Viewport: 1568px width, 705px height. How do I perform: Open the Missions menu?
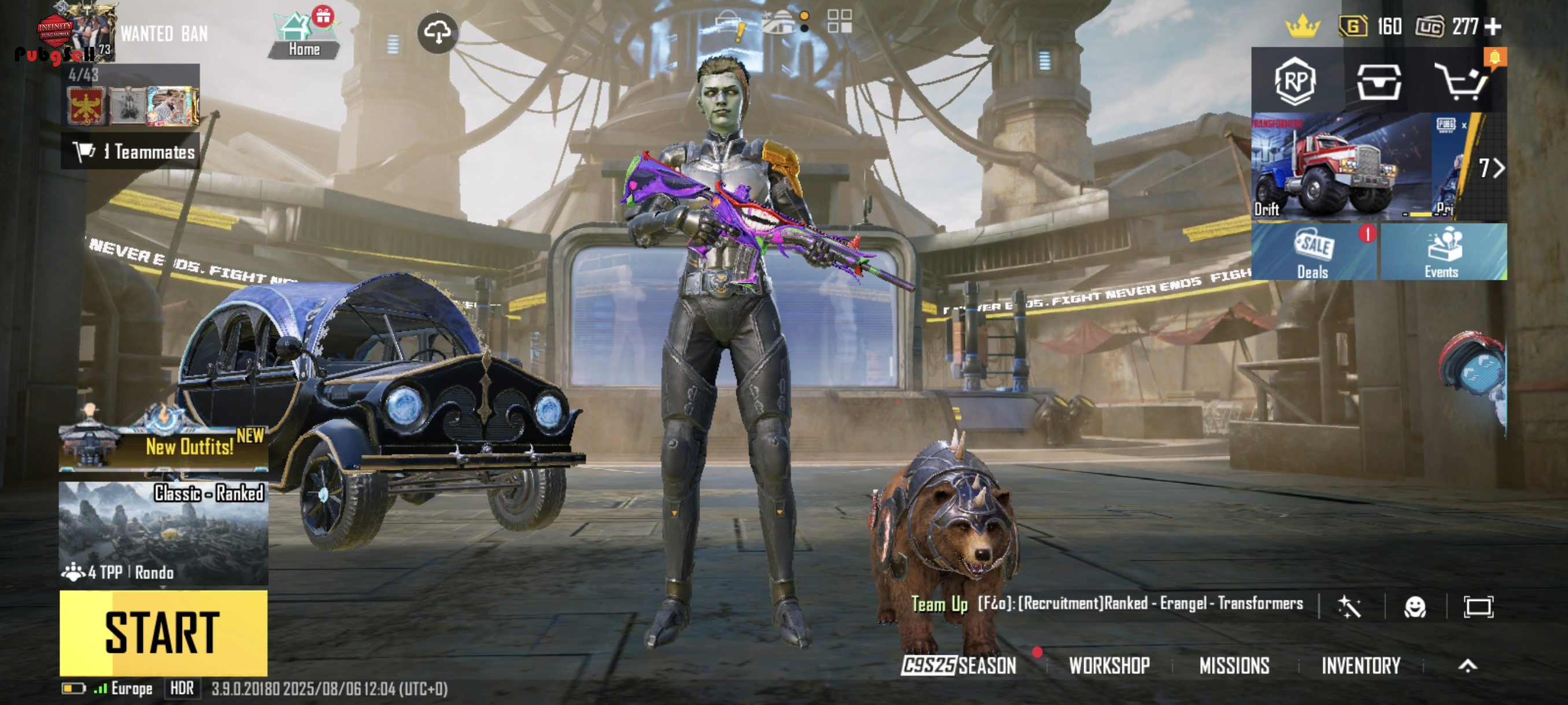[1234, 666]
